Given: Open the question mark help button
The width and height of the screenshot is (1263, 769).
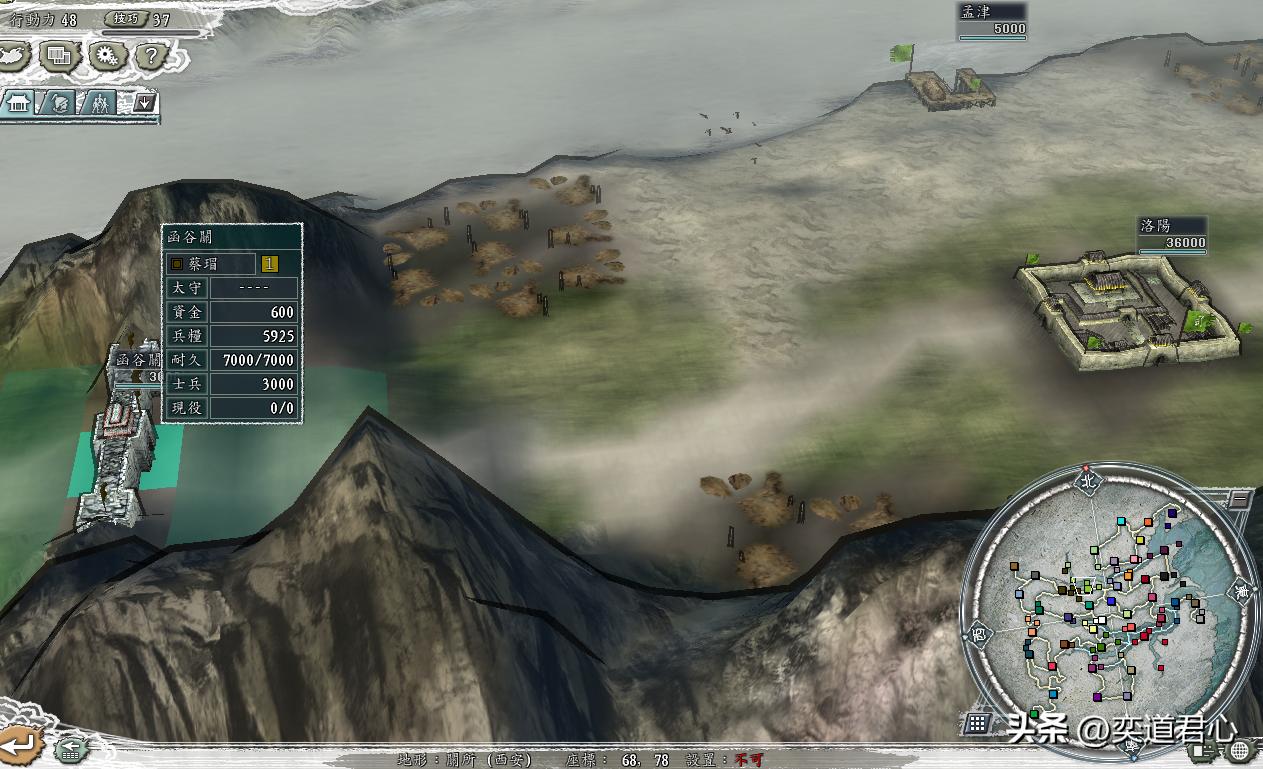Looking at the screenshot, I should coord(150,56).
